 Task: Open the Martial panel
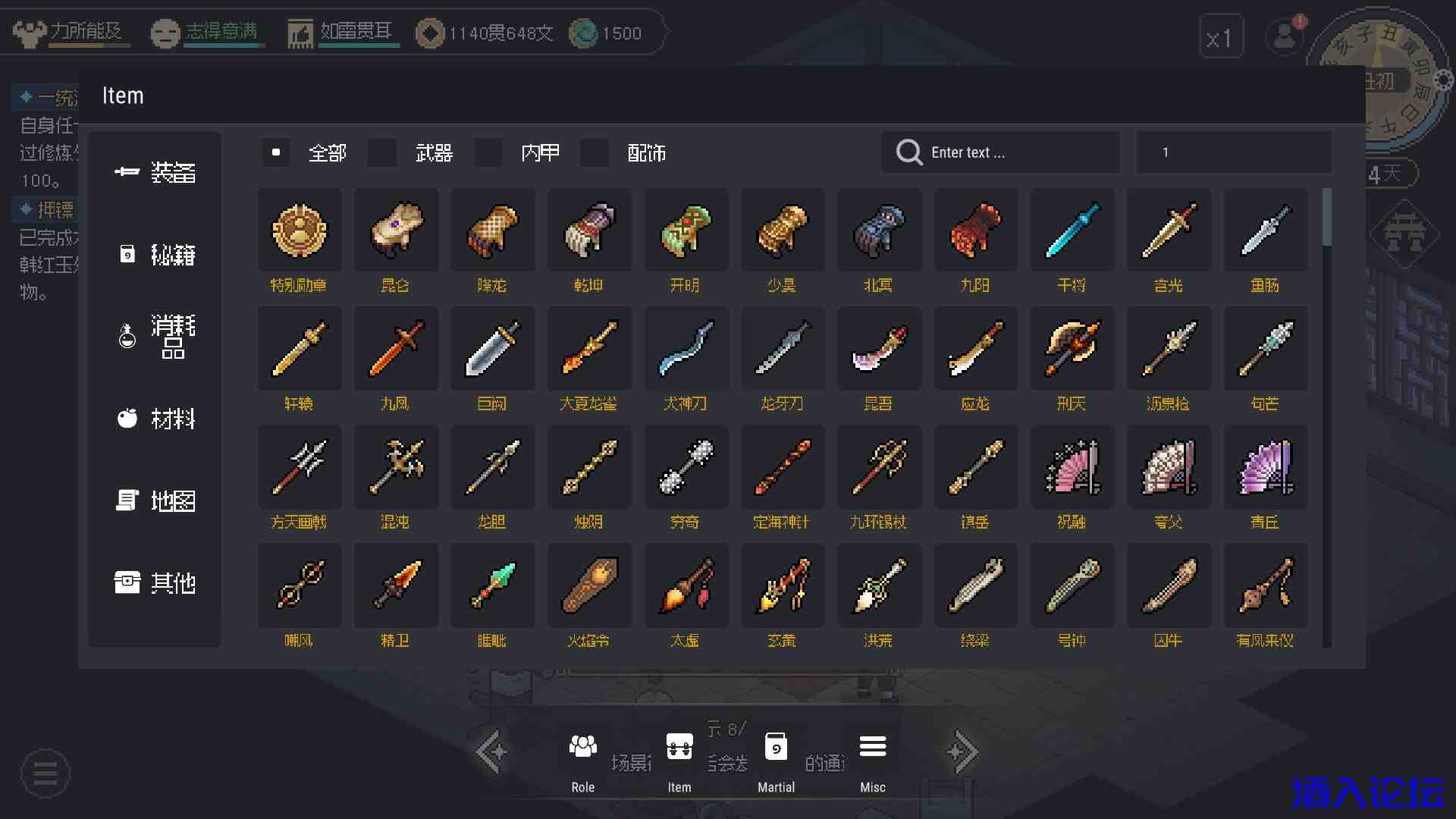tap(776, 761)
